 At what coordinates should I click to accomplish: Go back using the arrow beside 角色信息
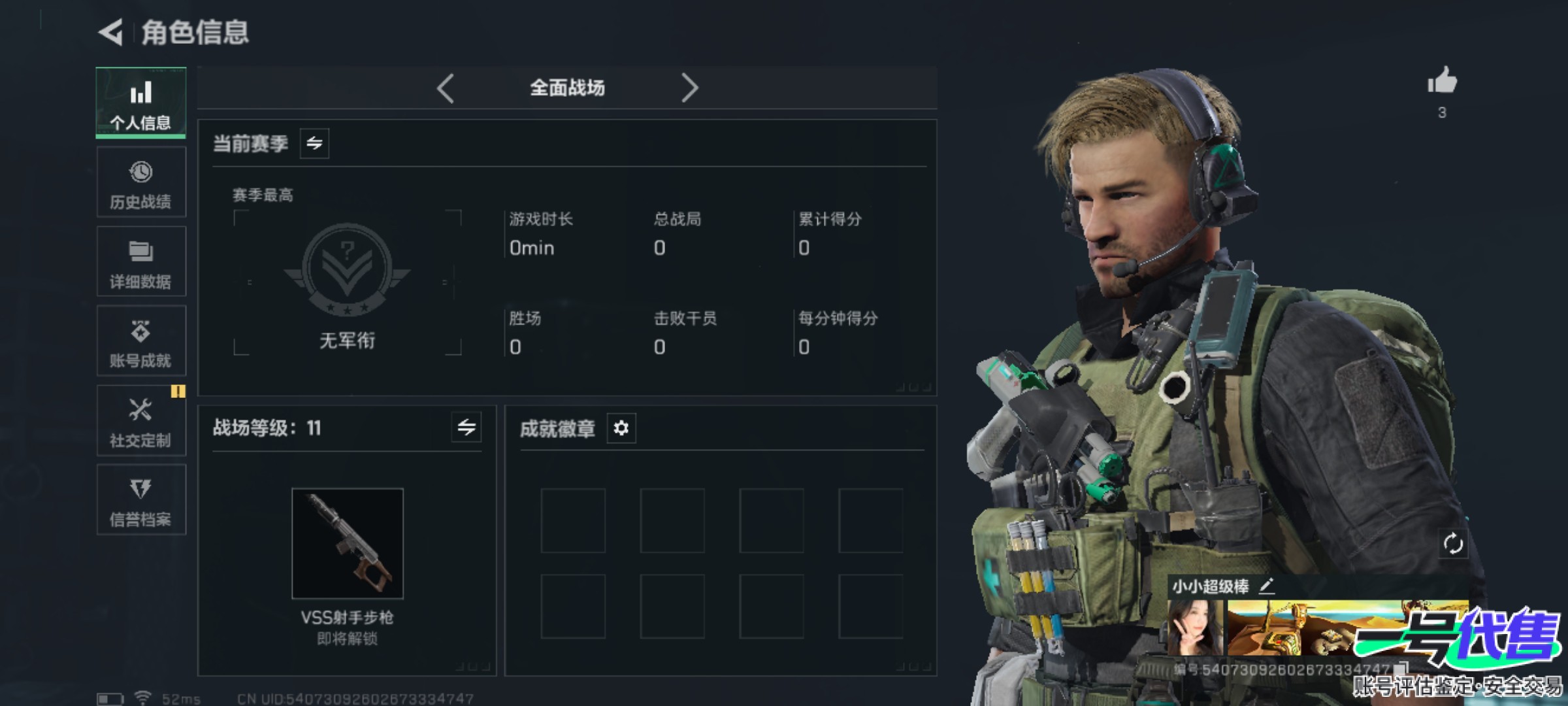pyautogui.click(x=111, y=32)
